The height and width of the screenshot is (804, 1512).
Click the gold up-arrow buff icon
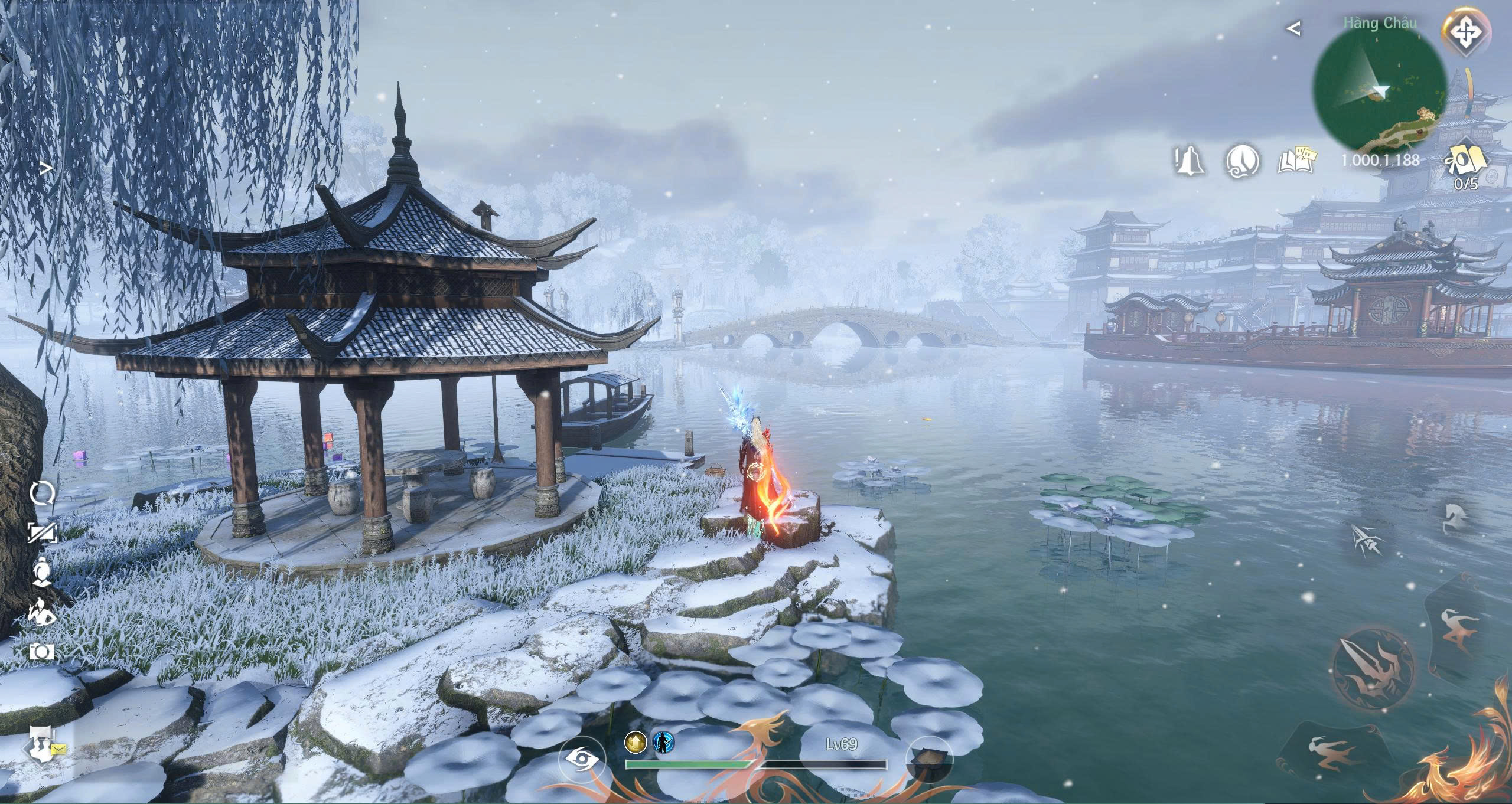click(x=635, y=743)
